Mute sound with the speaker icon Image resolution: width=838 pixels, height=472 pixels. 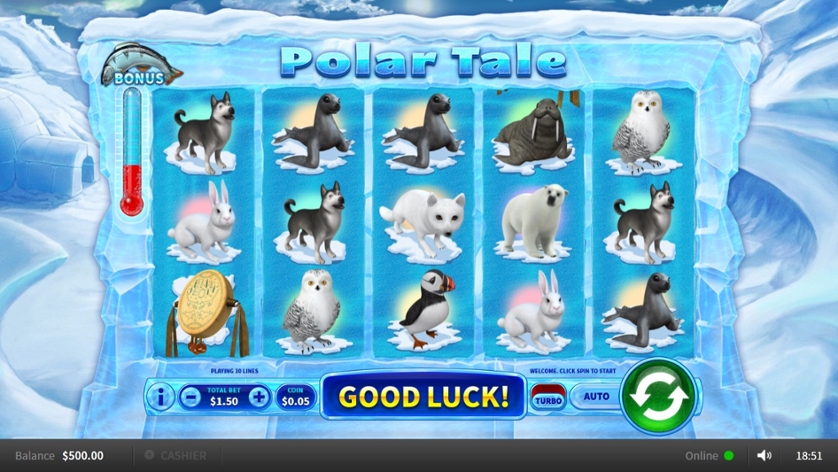[x=764, y=455]
